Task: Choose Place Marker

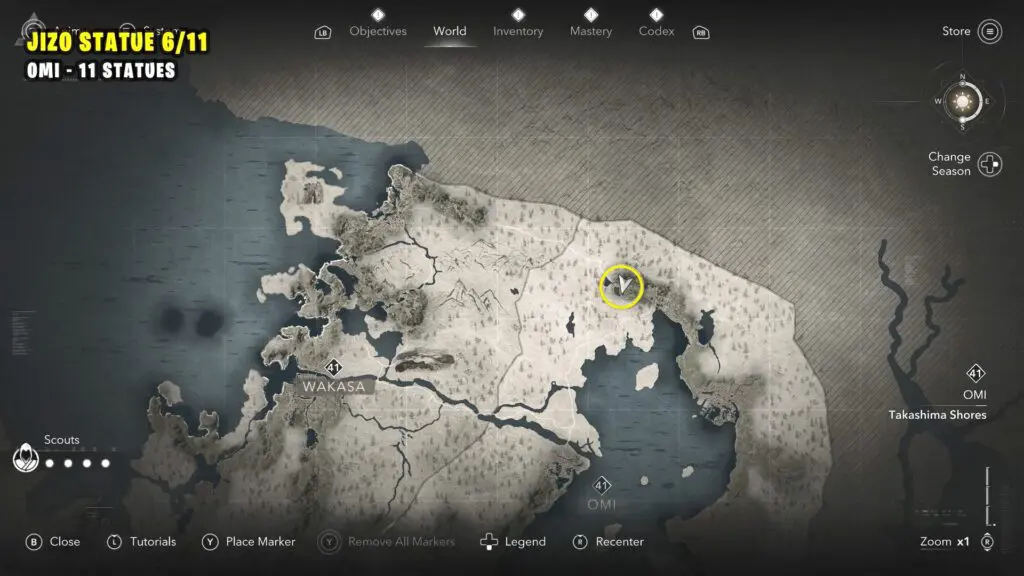Action: point(249,542)
